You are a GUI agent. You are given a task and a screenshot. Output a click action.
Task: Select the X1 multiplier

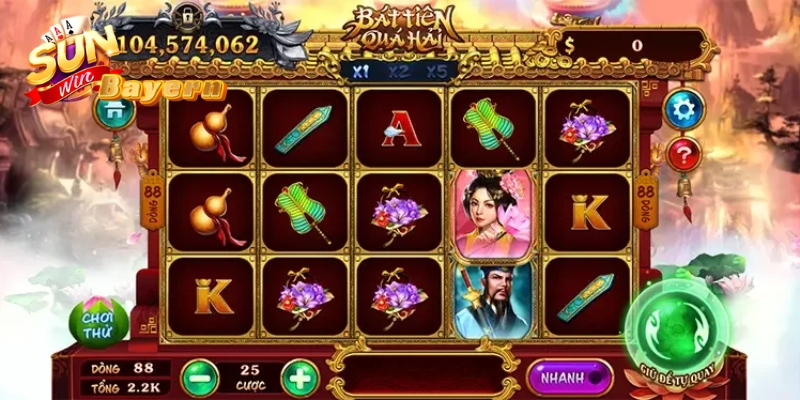coord(360,71)
